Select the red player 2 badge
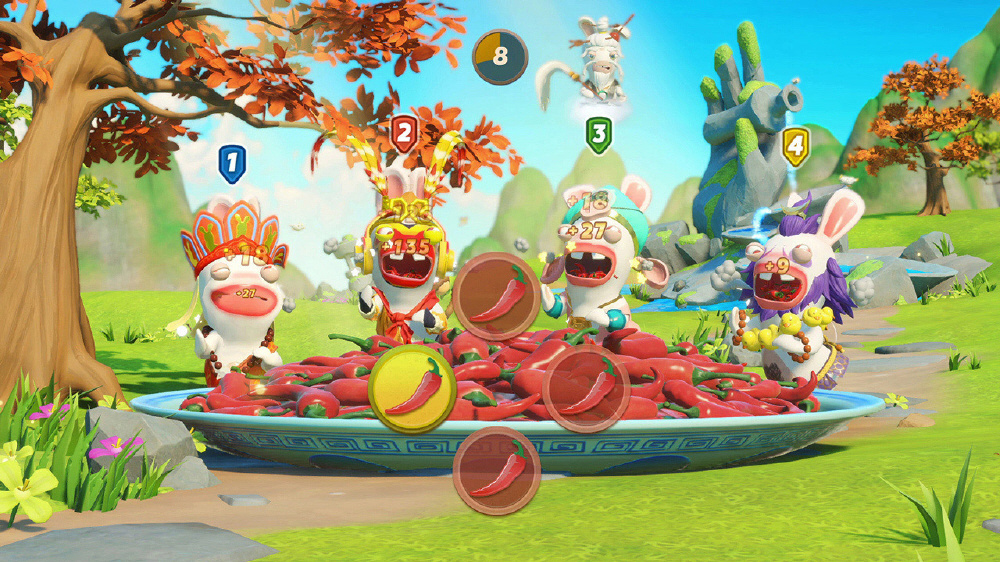The image size is (1000, 562). pos(404,133)
